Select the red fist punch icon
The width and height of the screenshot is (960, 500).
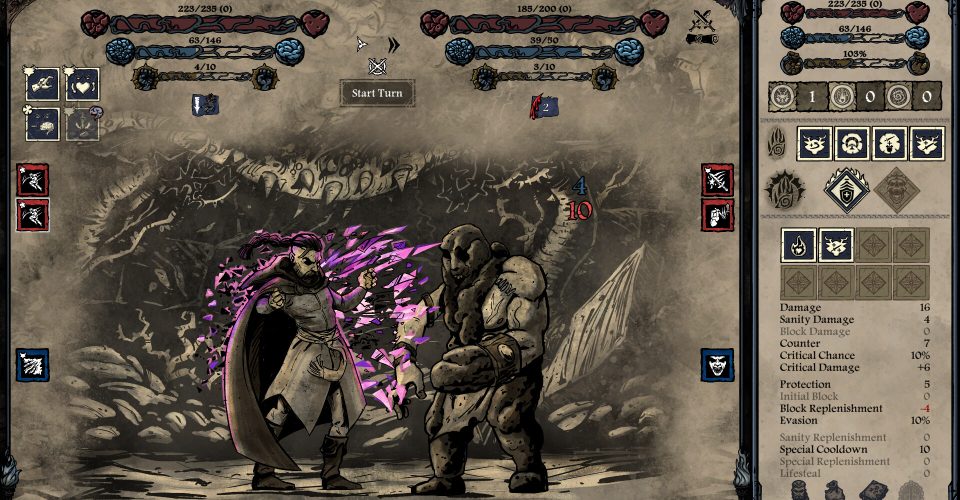pos(717,213)
